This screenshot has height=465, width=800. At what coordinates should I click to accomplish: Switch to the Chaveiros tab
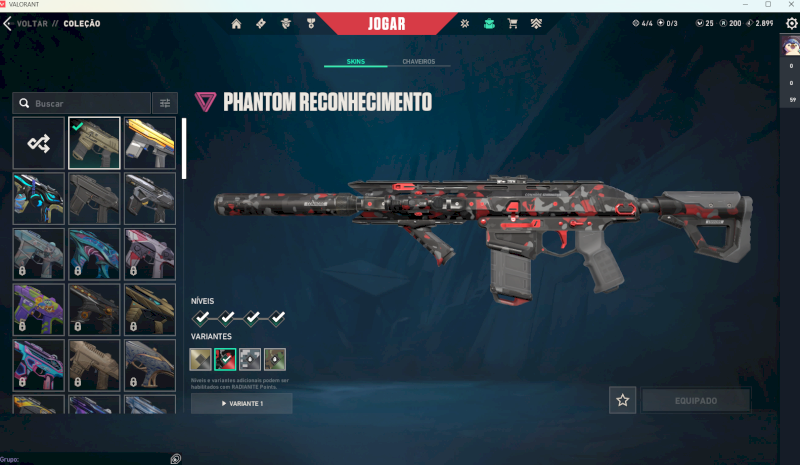pyautogui.click(x=418, y=62)
